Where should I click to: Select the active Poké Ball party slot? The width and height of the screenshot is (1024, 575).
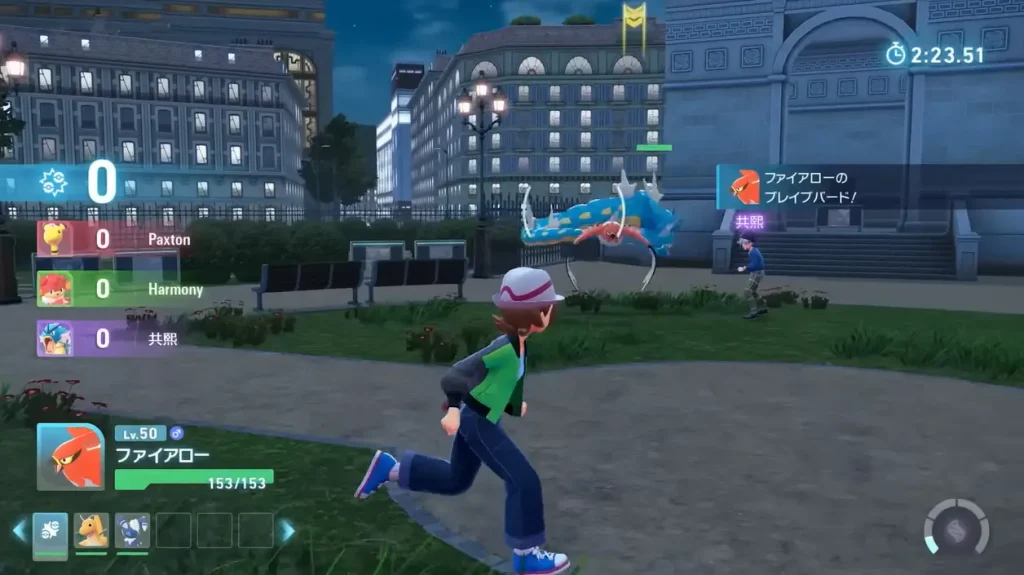point(50,530)
